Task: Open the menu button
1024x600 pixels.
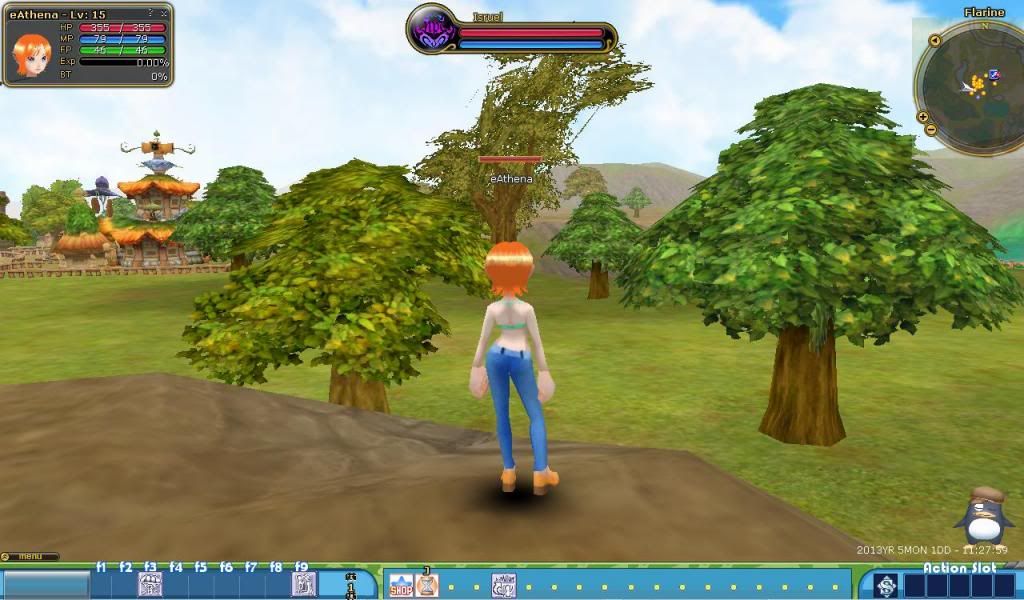Action: click(30, 556)
